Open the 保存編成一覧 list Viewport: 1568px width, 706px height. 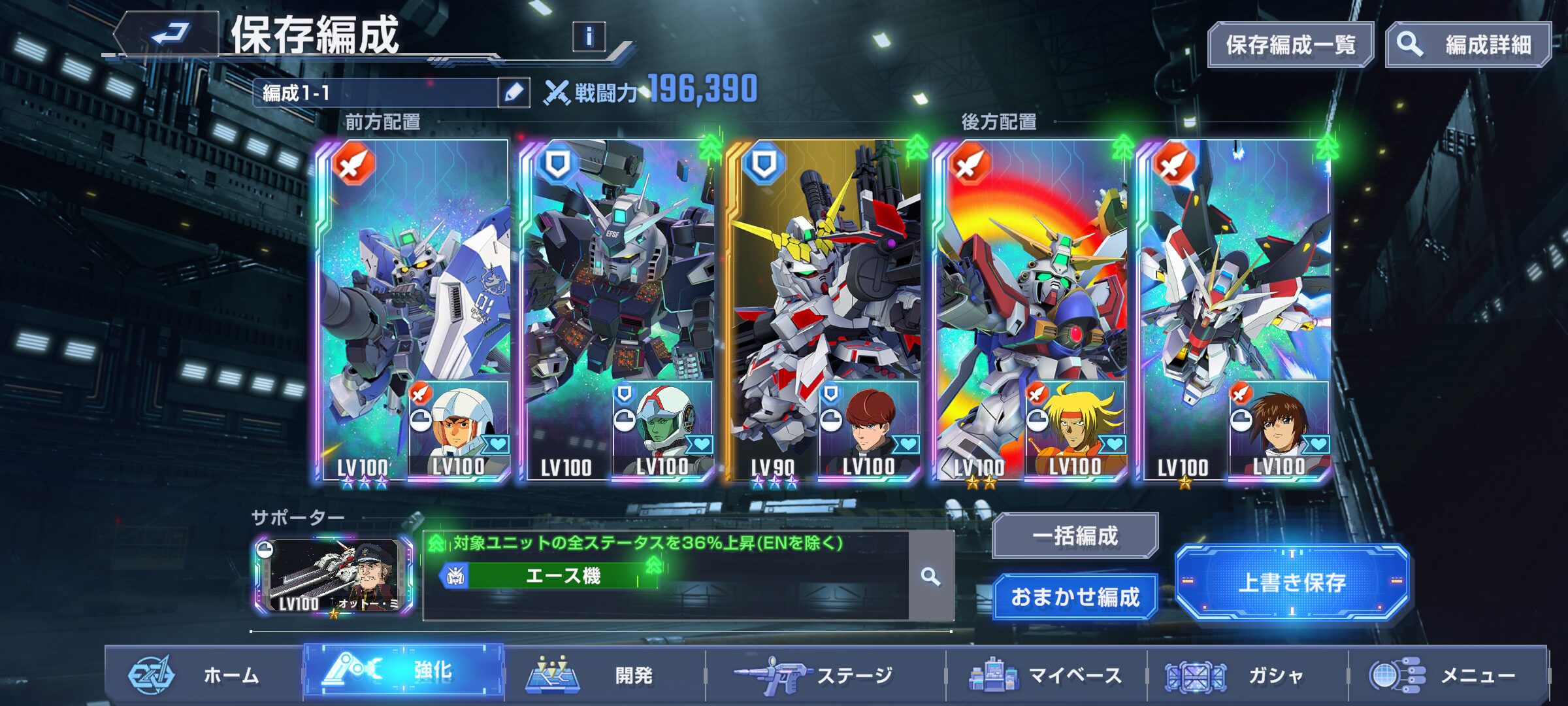1290,44
